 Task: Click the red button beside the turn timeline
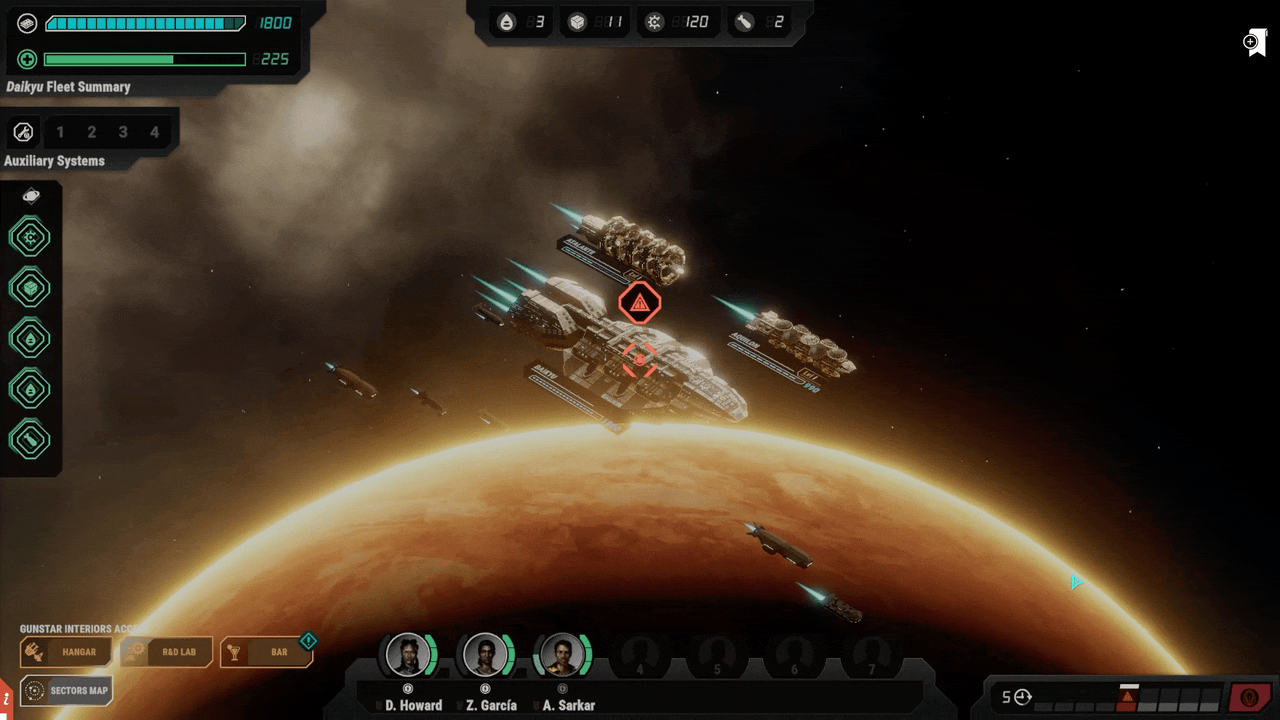click(1249, 697)
